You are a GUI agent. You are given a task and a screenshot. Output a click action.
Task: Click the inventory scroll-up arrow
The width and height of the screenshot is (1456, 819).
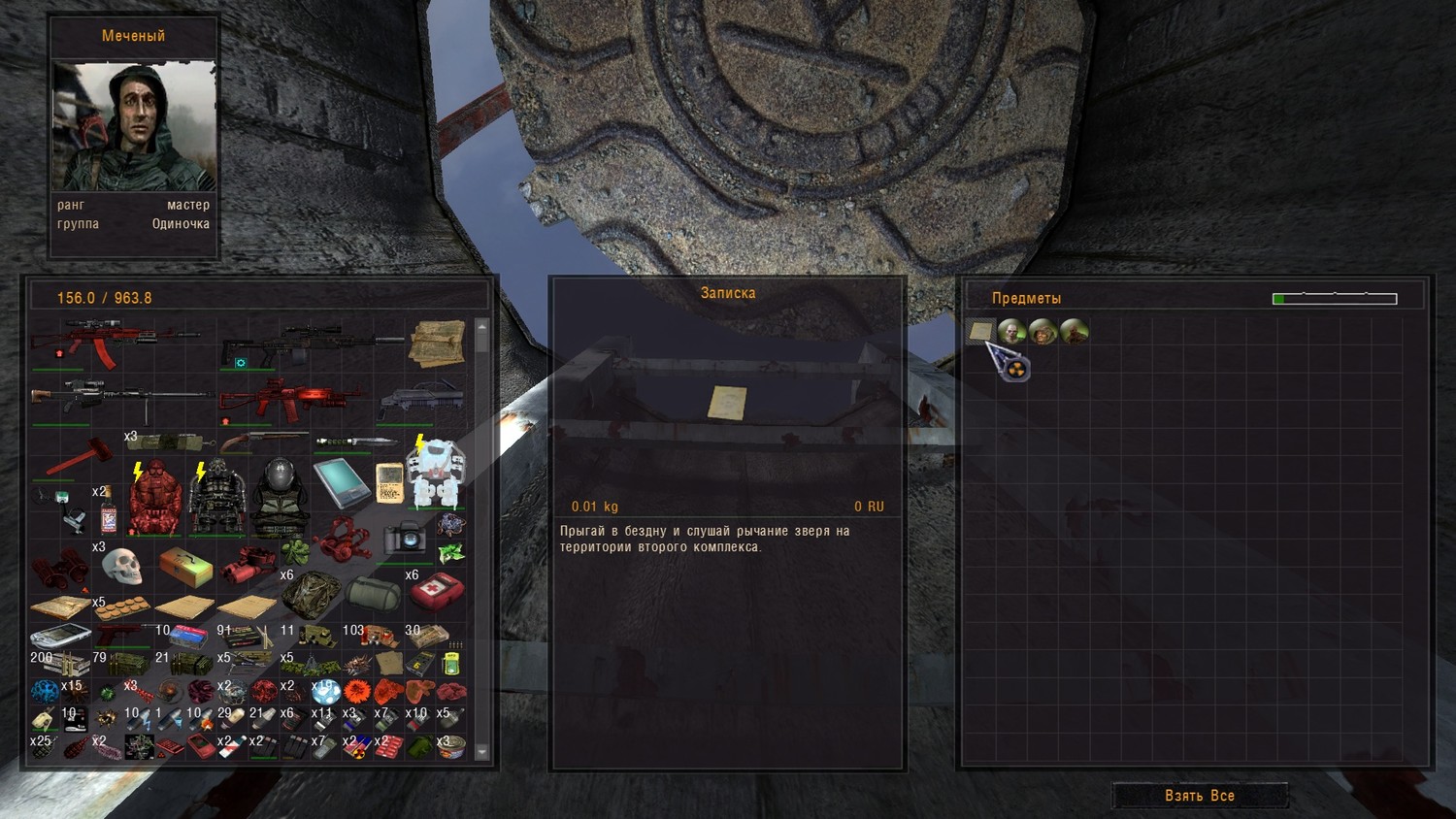click(x=481, y=327)
